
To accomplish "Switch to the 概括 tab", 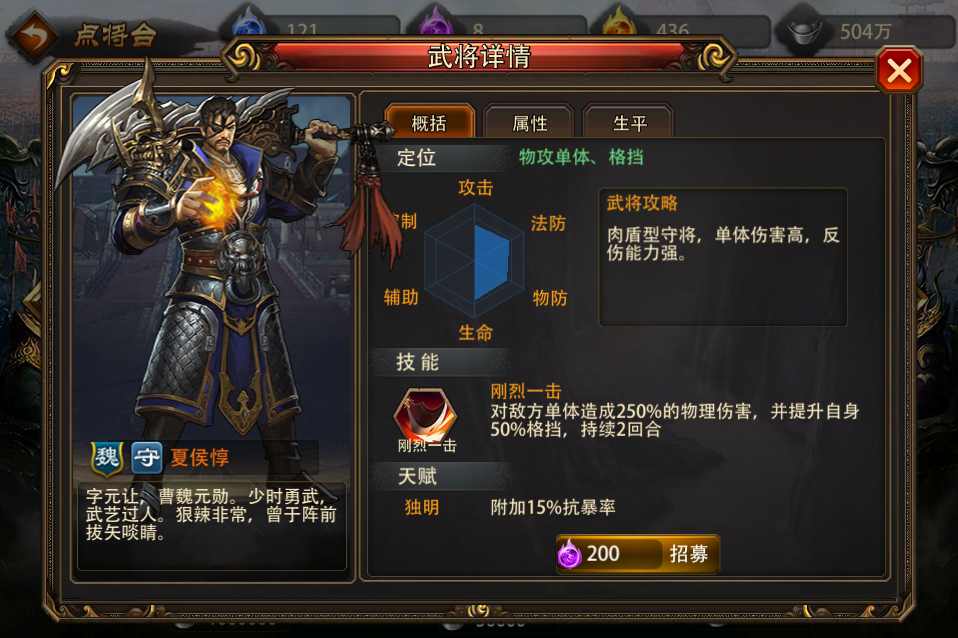I will (x=429, y=123).
